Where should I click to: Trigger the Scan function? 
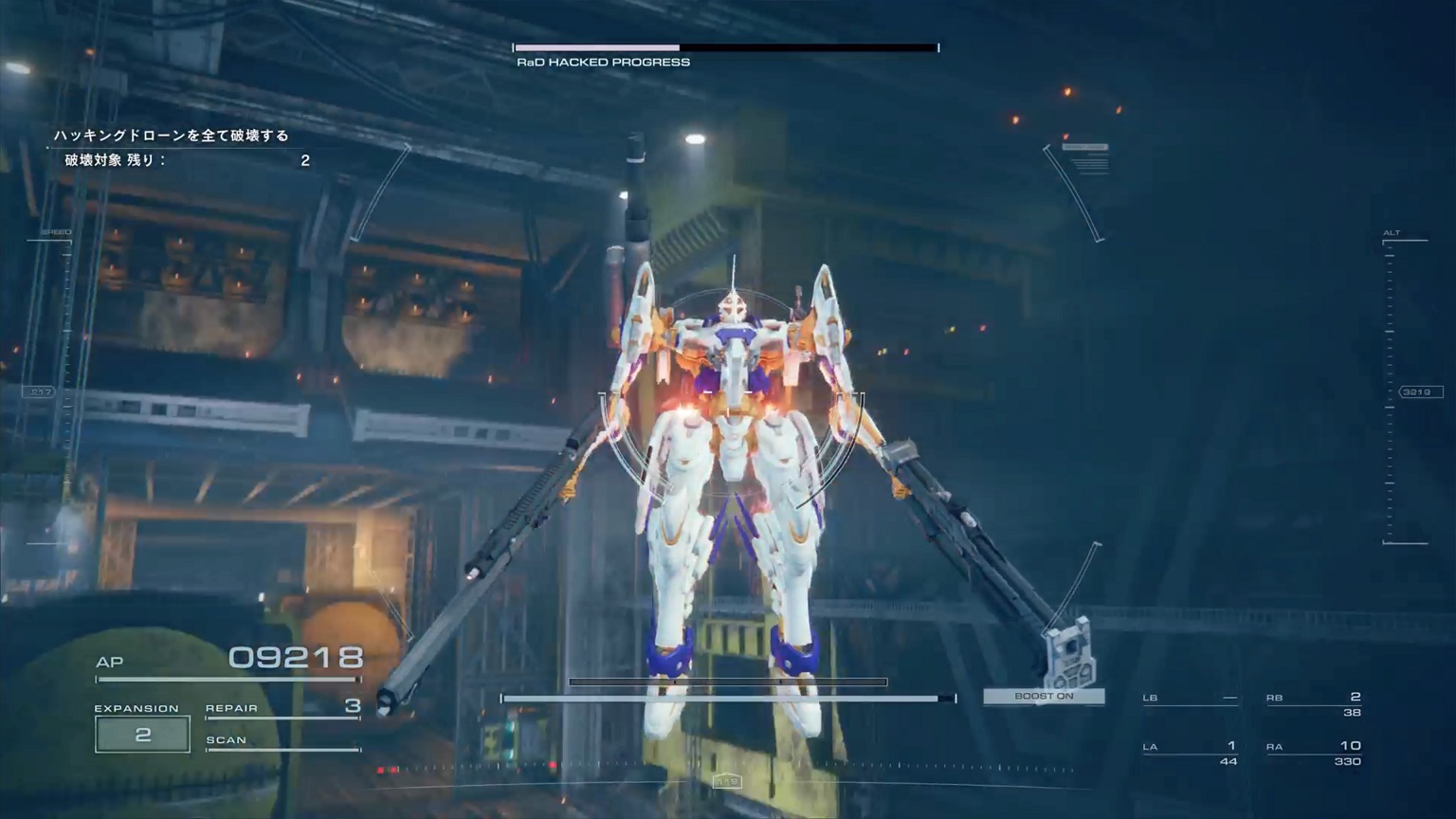coord(282,741)
